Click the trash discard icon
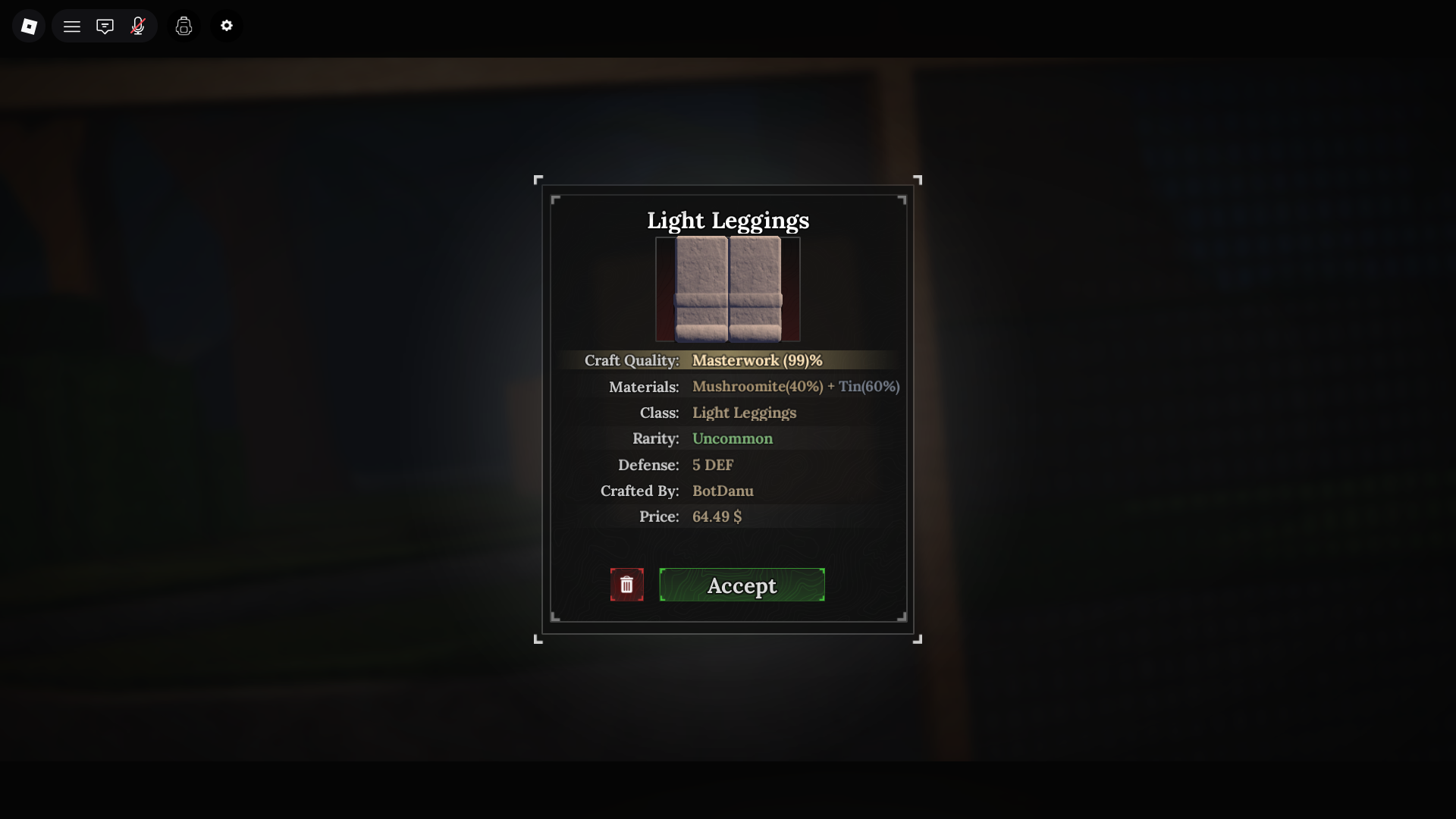1456x819 pixels. click(626, 585)
